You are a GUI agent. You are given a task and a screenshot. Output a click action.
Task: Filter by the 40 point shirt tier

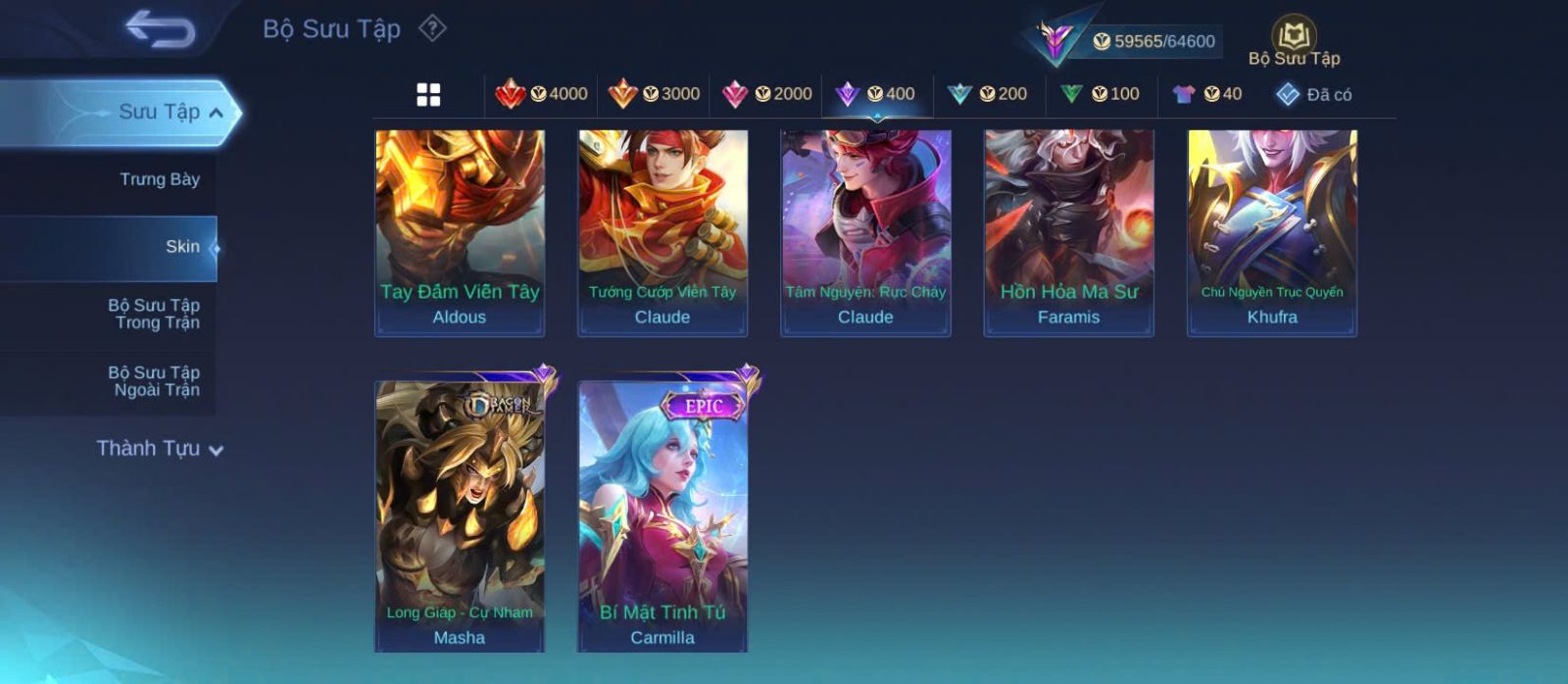1207,94
